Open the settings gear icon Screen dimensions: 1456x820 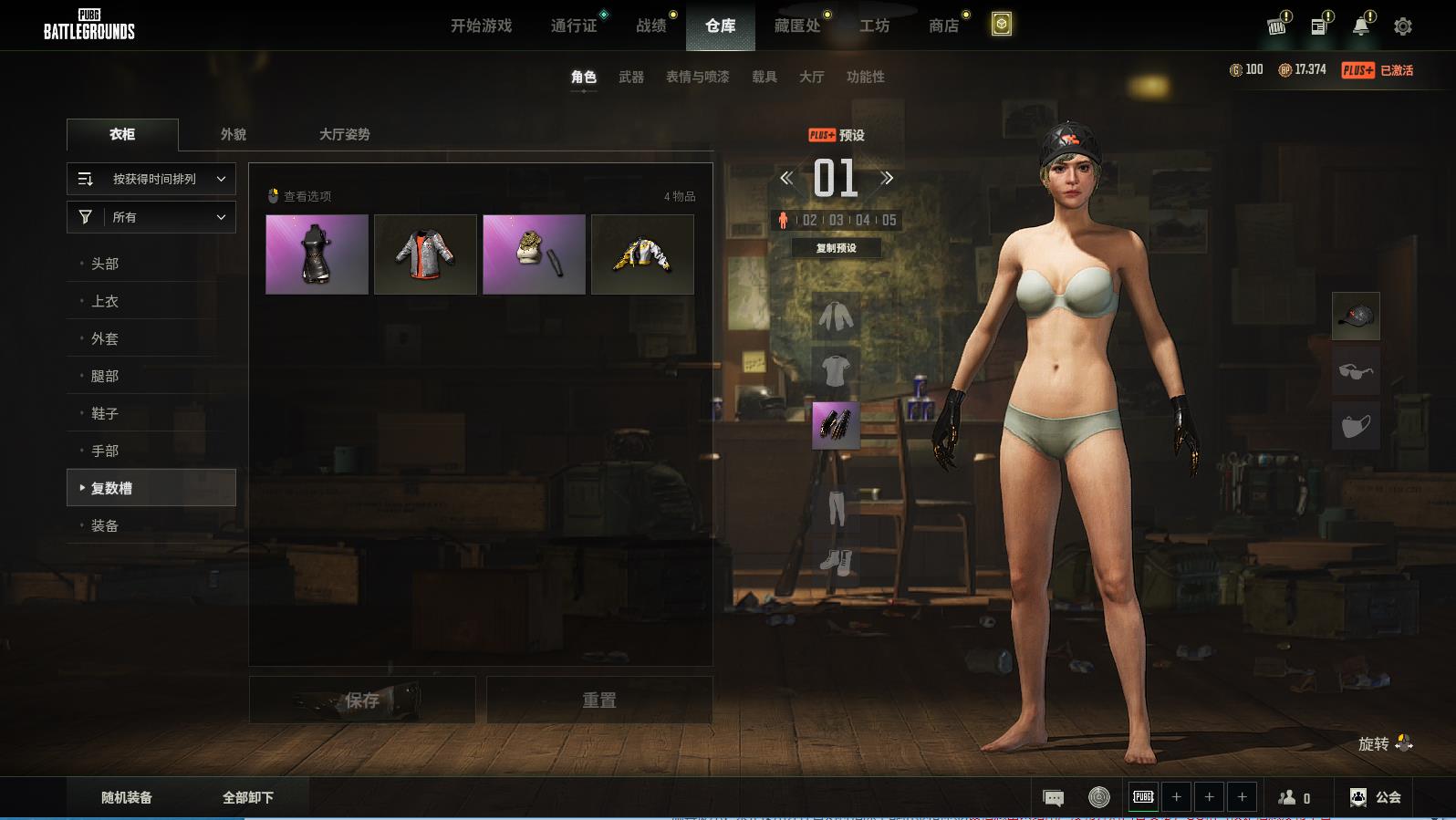point(1403,26)
